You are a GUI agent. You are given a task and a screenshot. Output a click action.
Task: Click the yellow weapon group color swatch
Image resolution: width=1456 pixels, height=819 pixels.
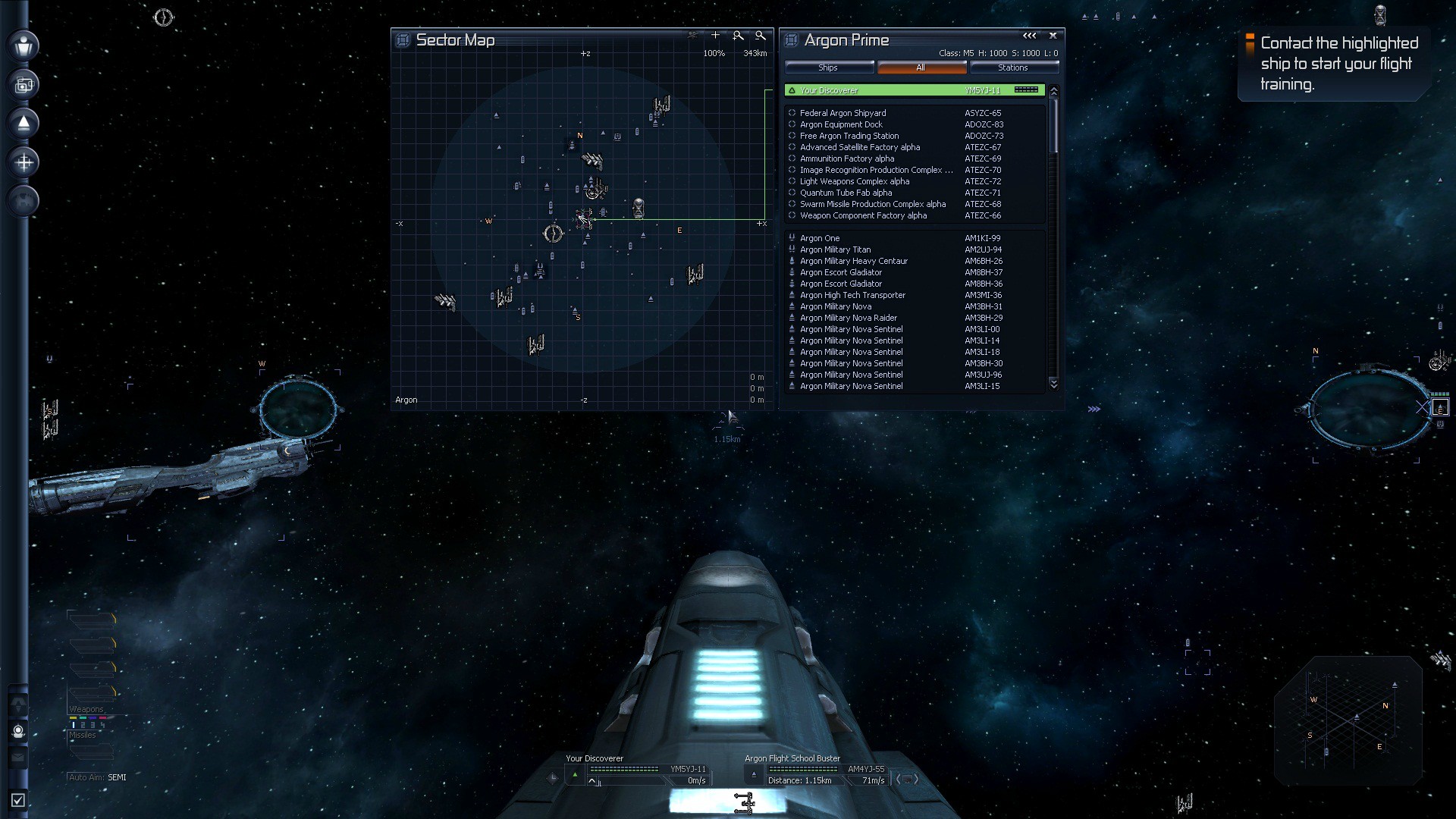(x=74, y=717)
